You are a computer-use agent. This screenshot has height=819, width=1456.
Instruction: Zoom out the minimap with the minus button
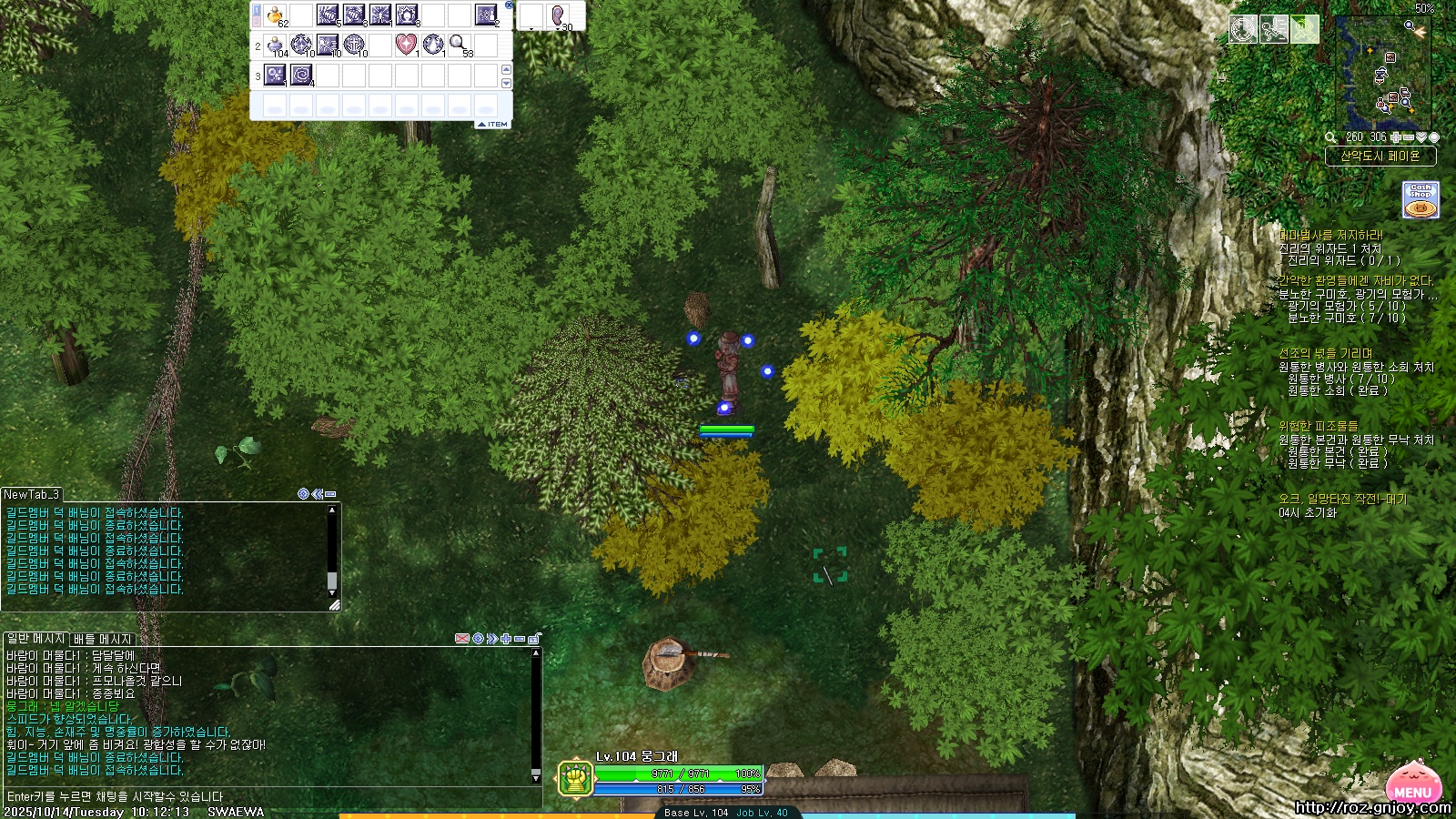point(1409,137)
